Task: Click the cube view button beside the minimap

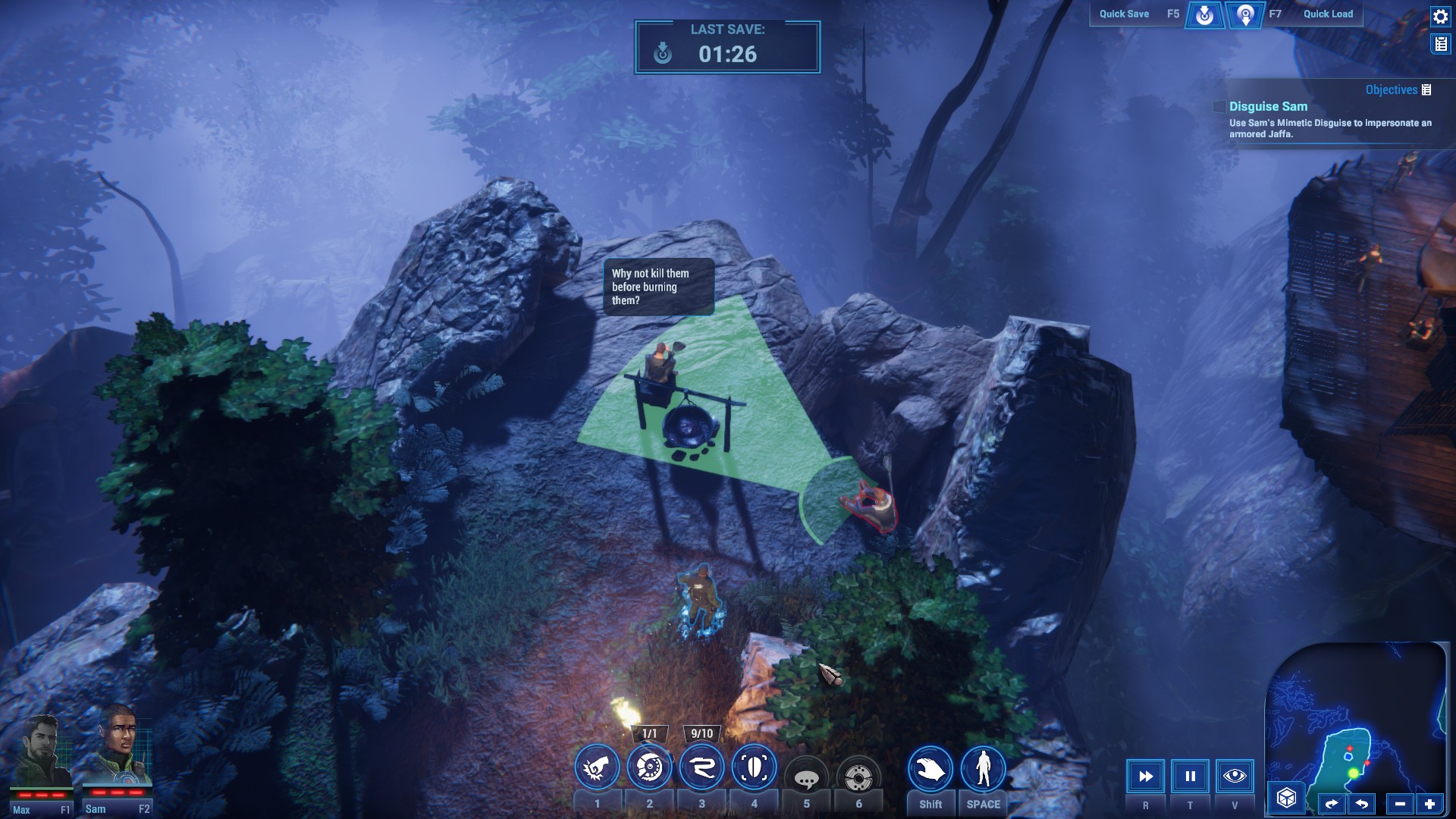Action: pos(1286,798)
